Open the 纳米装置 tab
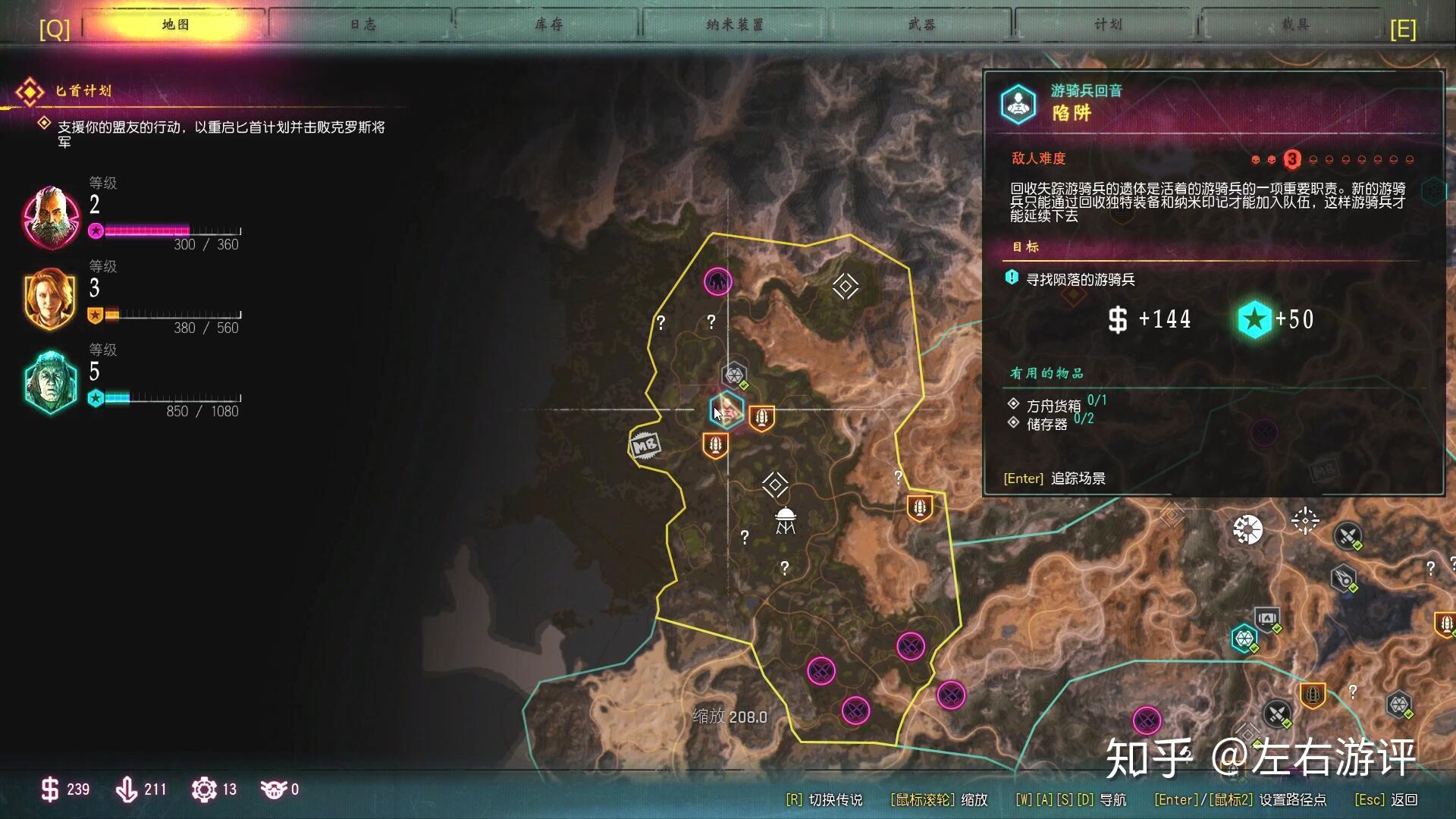Viewport: 1456px width, 819px height. [734, 25]
